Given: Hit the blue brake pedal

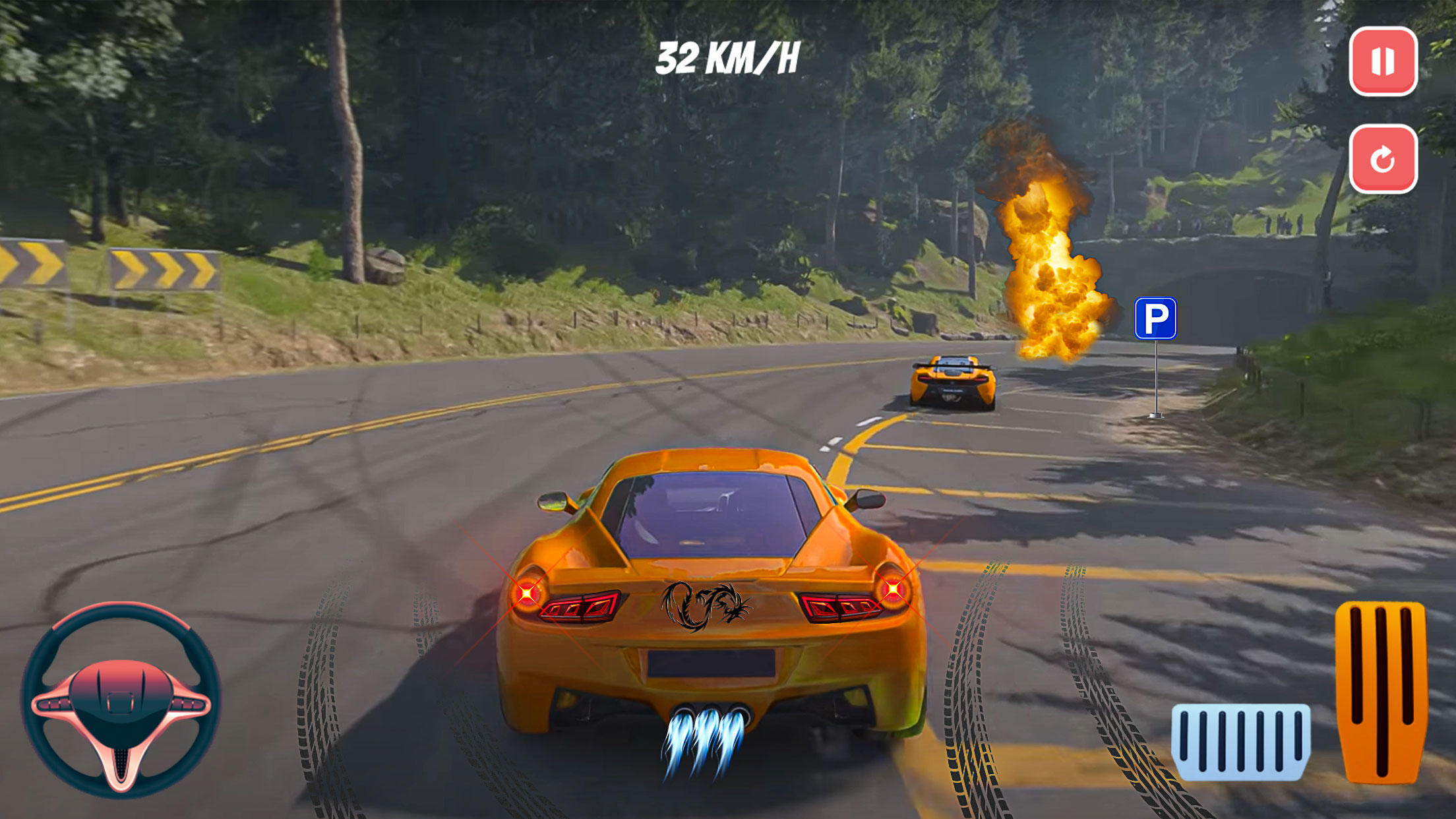Looking at the screenshot, I should [1240, 741].
